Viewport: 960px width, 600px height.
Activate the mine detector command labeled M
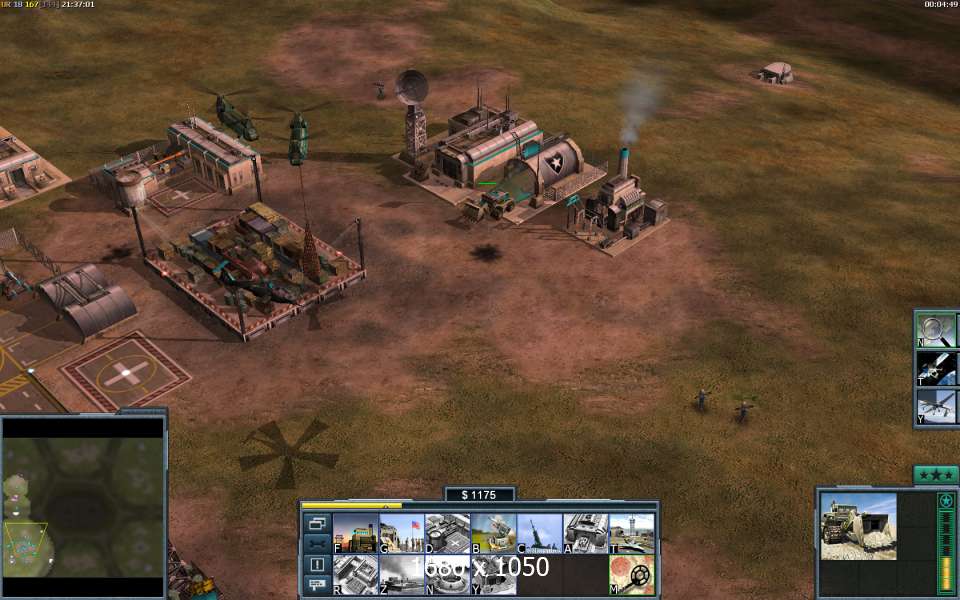tap(632, 575)
